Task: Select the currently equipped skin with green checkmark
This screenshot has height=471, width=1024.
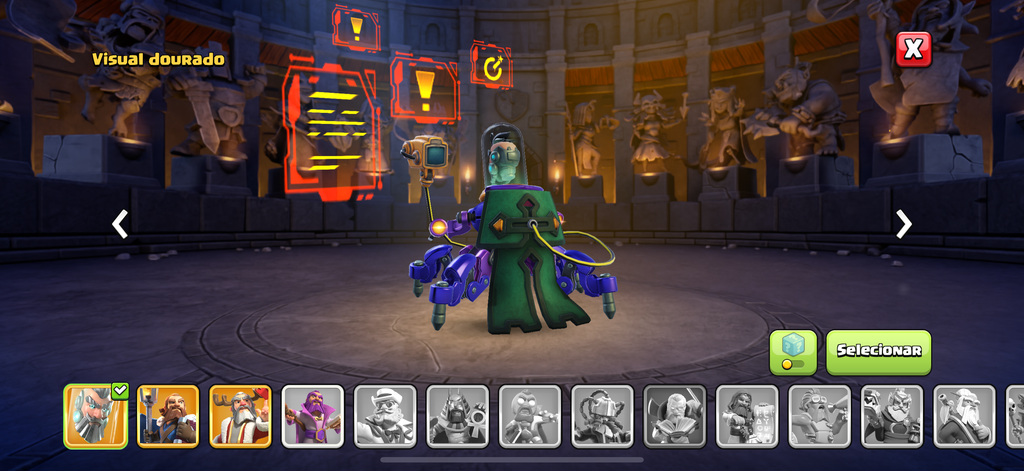Action: tap(96, 415)
